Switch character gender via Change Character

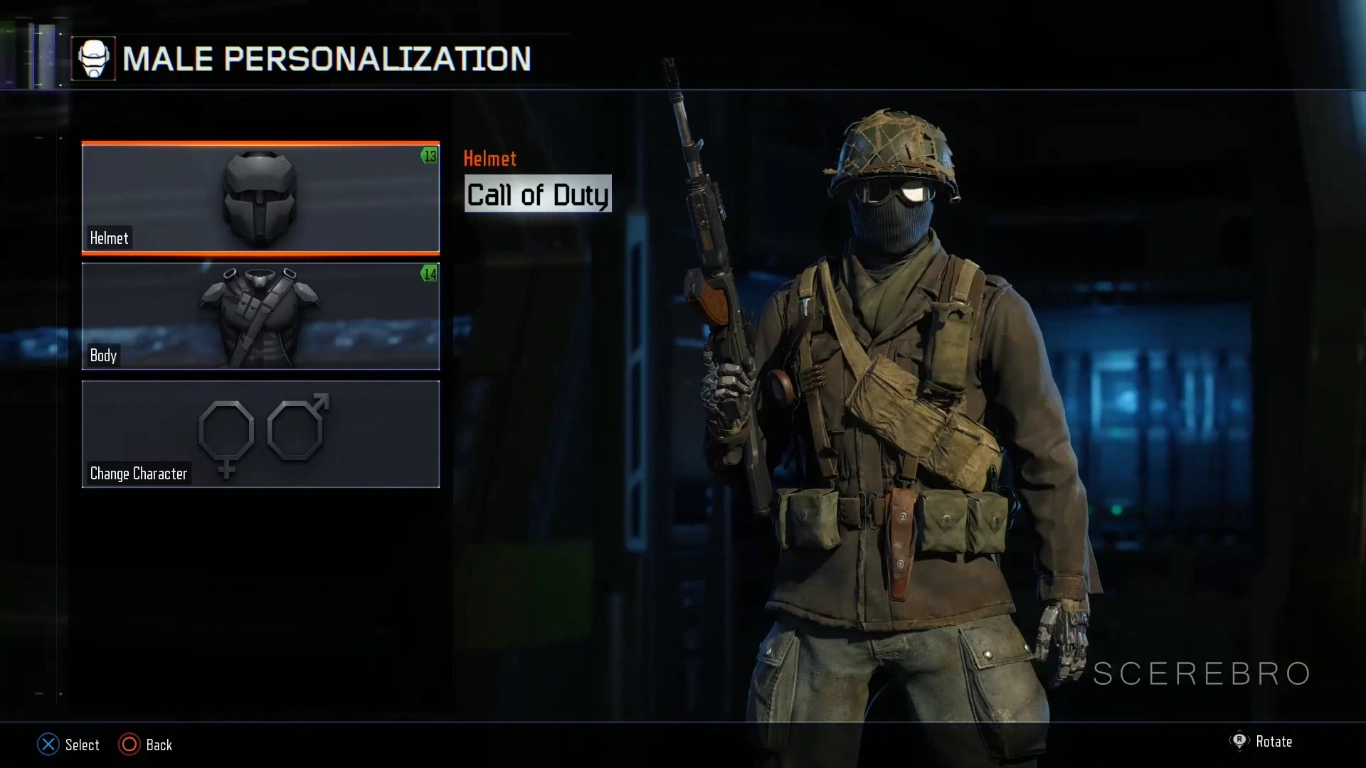(260, 434)
